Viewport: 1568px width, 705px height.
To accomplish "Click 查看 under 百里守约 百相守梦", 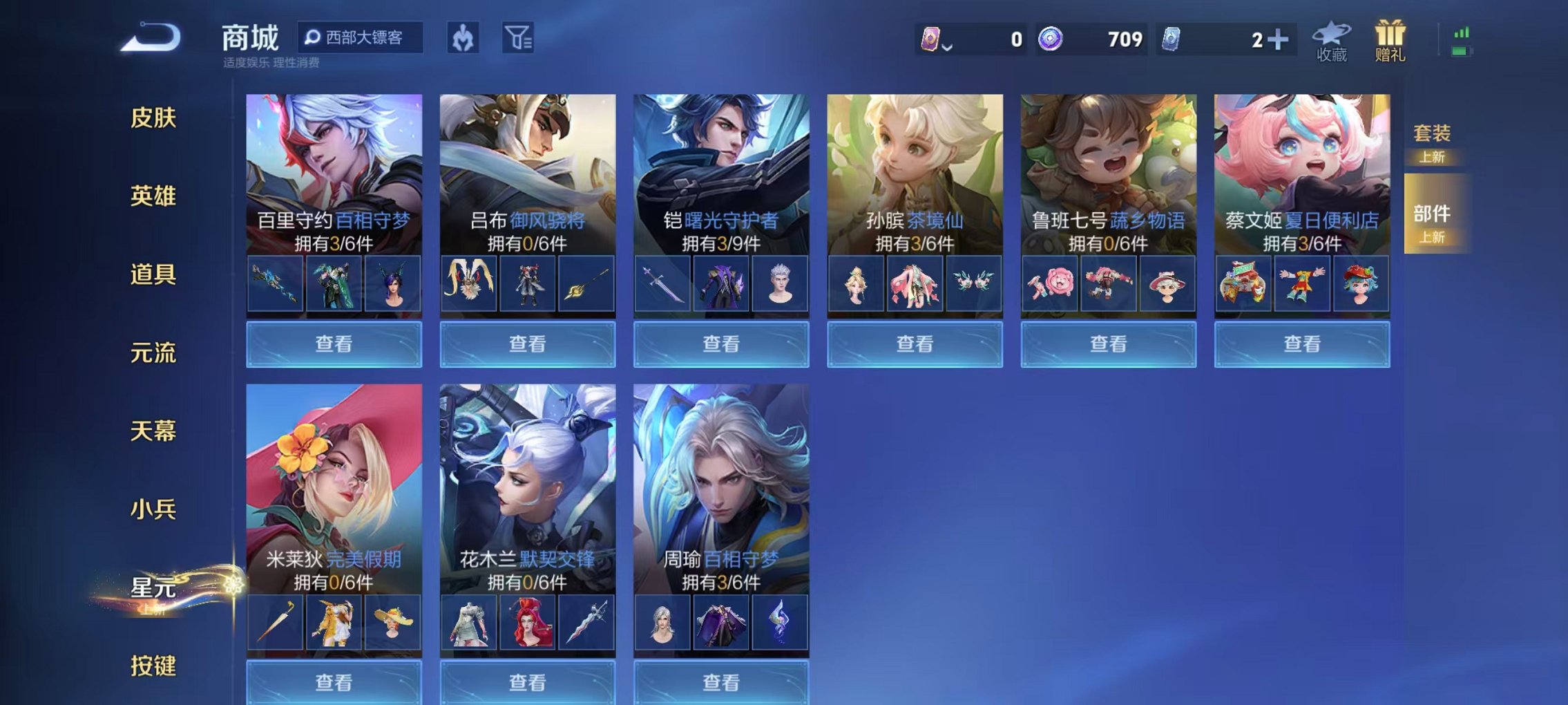I will tap(334, 344).
